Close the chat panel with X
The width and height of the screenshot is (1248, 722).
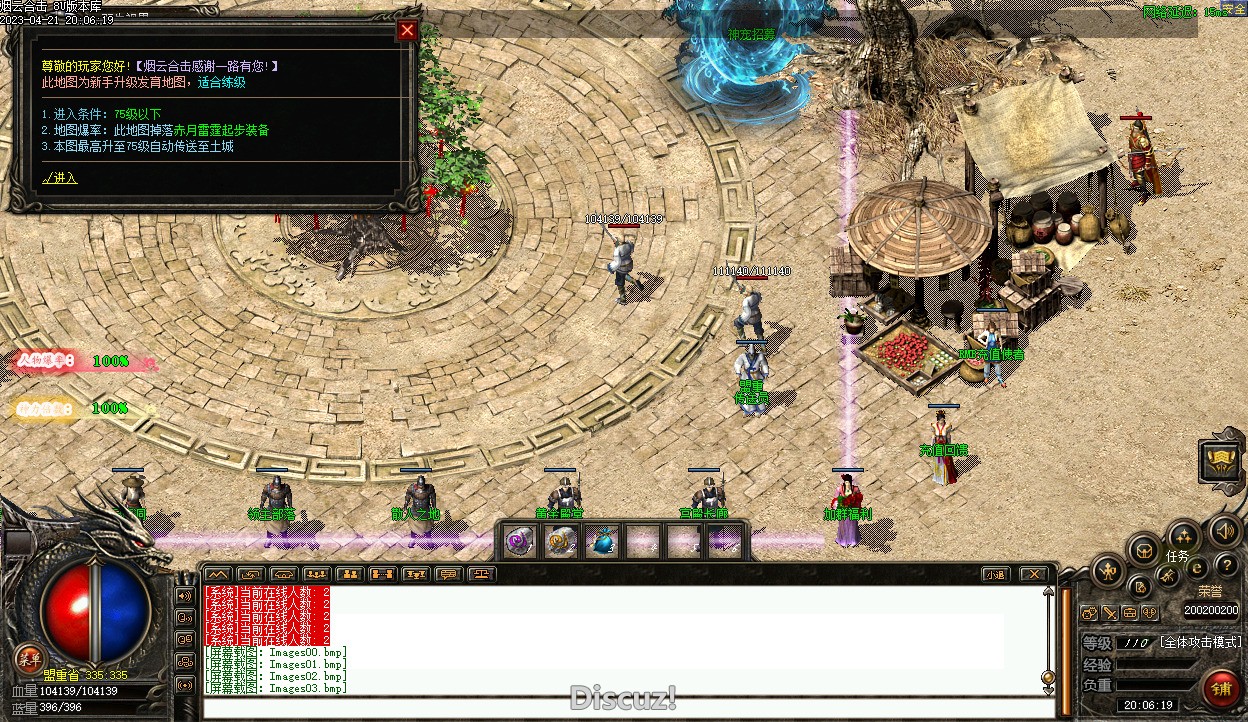pyautogui.click(x=1034, y=574)
